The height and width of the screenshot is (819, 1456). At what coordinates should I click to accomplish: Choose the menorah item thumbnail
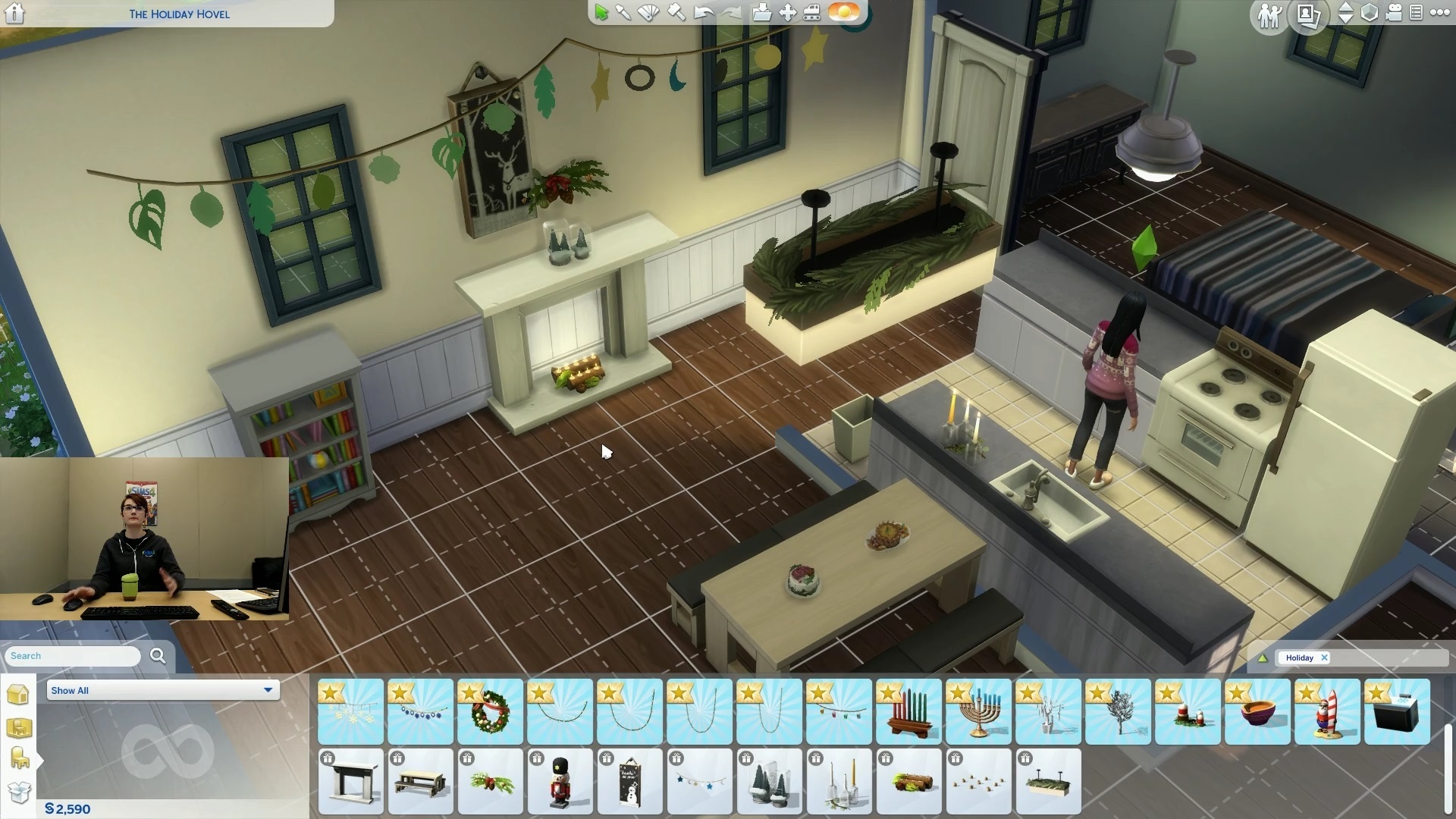click(978, 712)
